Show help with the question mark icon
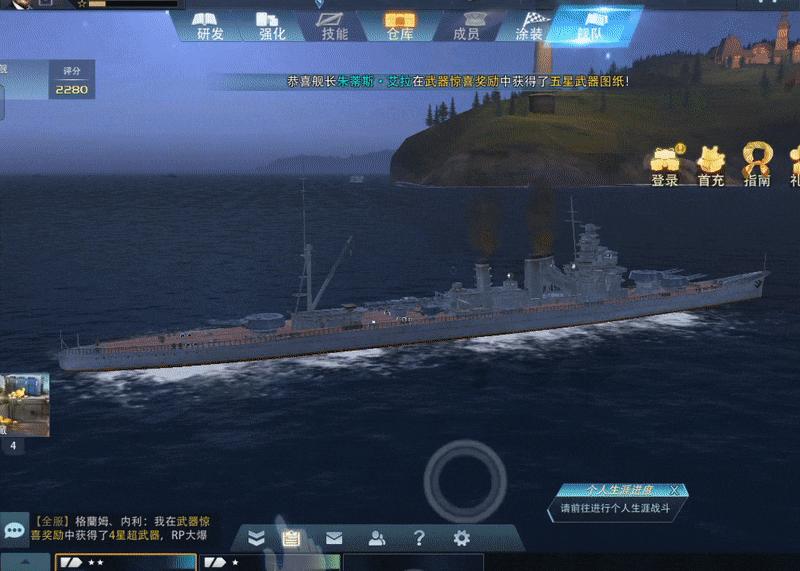Viewport: 800px width, 571px height. pyautogui.click(x=420, y=538)
